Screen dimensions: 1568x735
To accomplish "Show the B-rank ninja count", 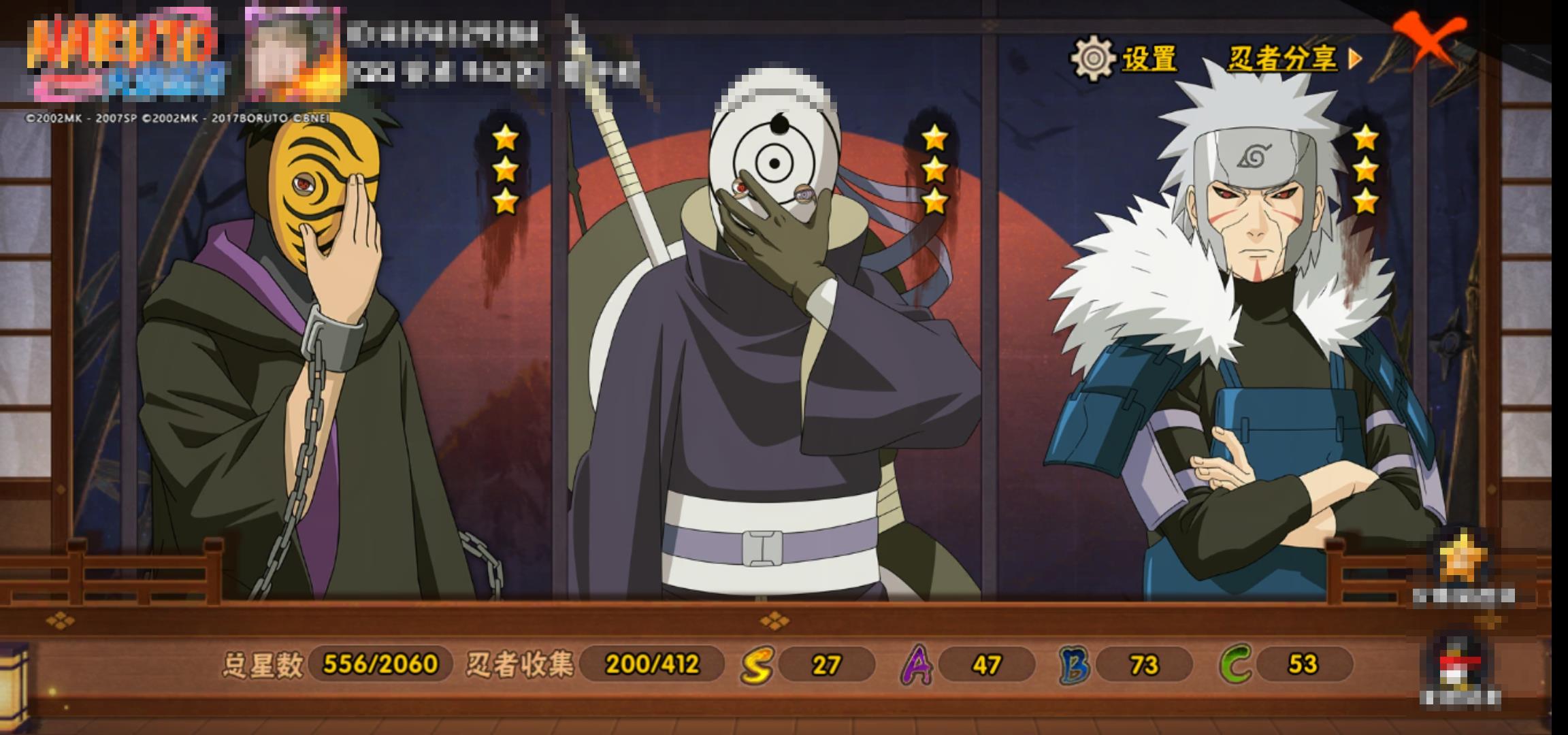I will (1126, 664).
